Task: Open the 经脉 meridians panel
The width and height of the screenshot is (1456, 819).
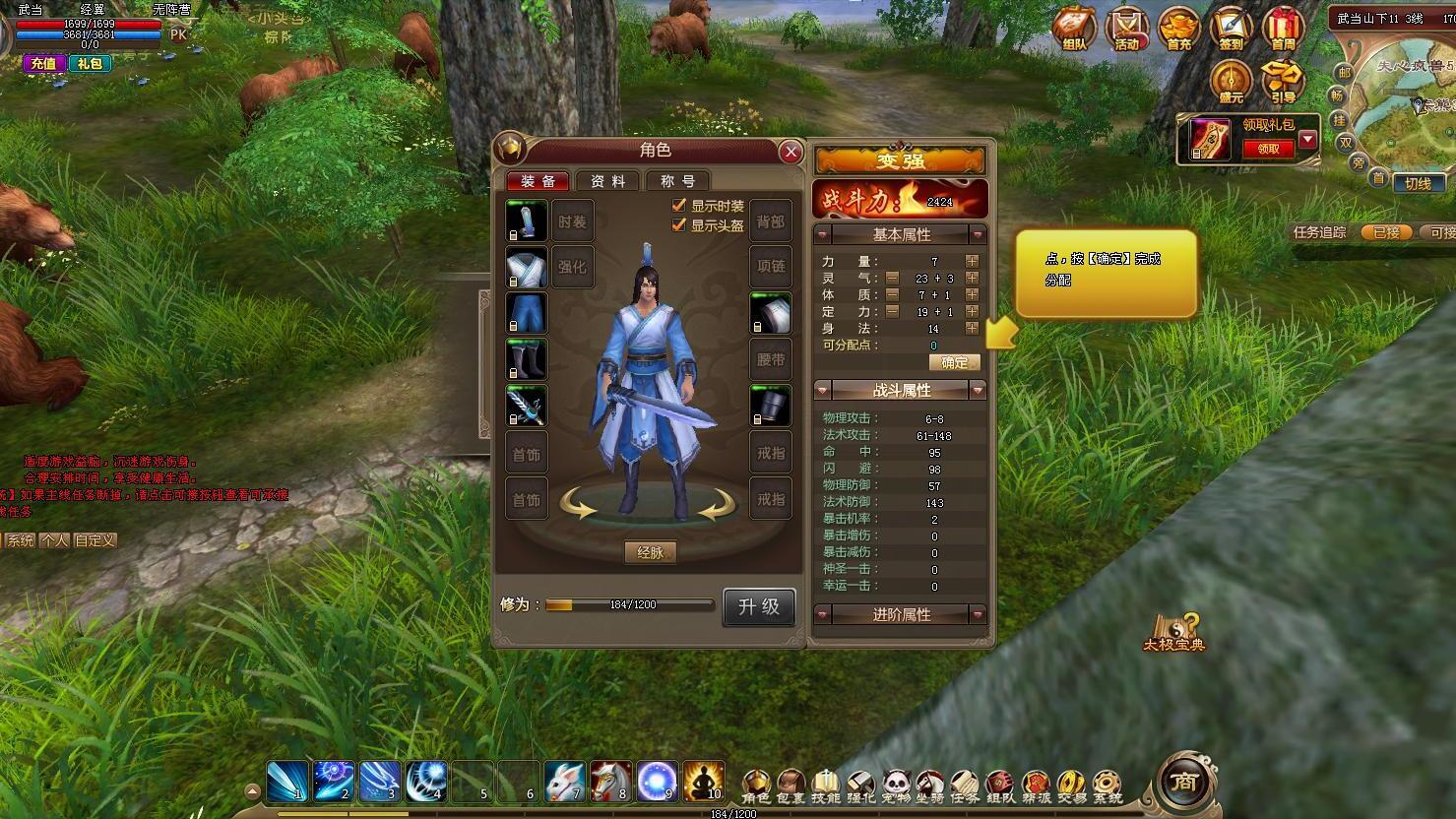Action: 650,552
